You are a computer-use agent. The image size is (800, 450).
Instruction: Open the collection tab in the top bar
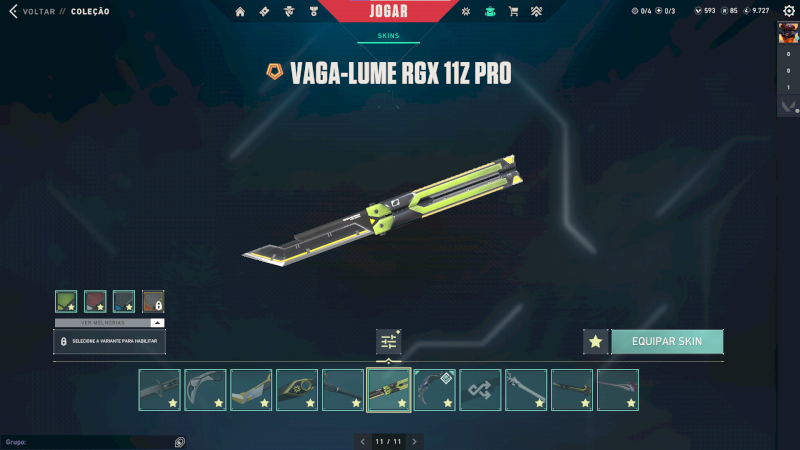point(490,12)
